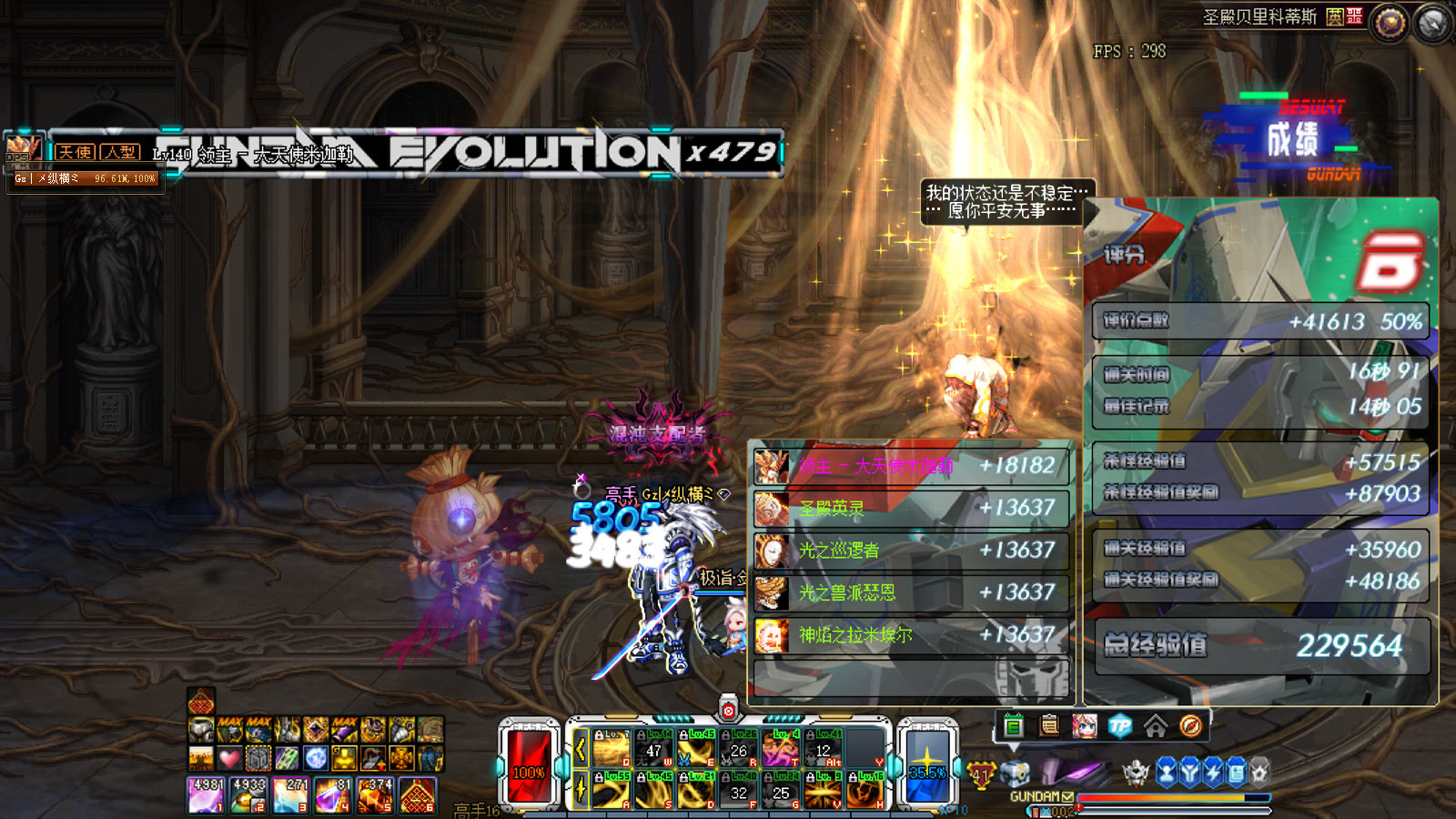Activate the skill on the Q key slot
This screenshot has width=1456, height=819.
click(x=612, y=749)
